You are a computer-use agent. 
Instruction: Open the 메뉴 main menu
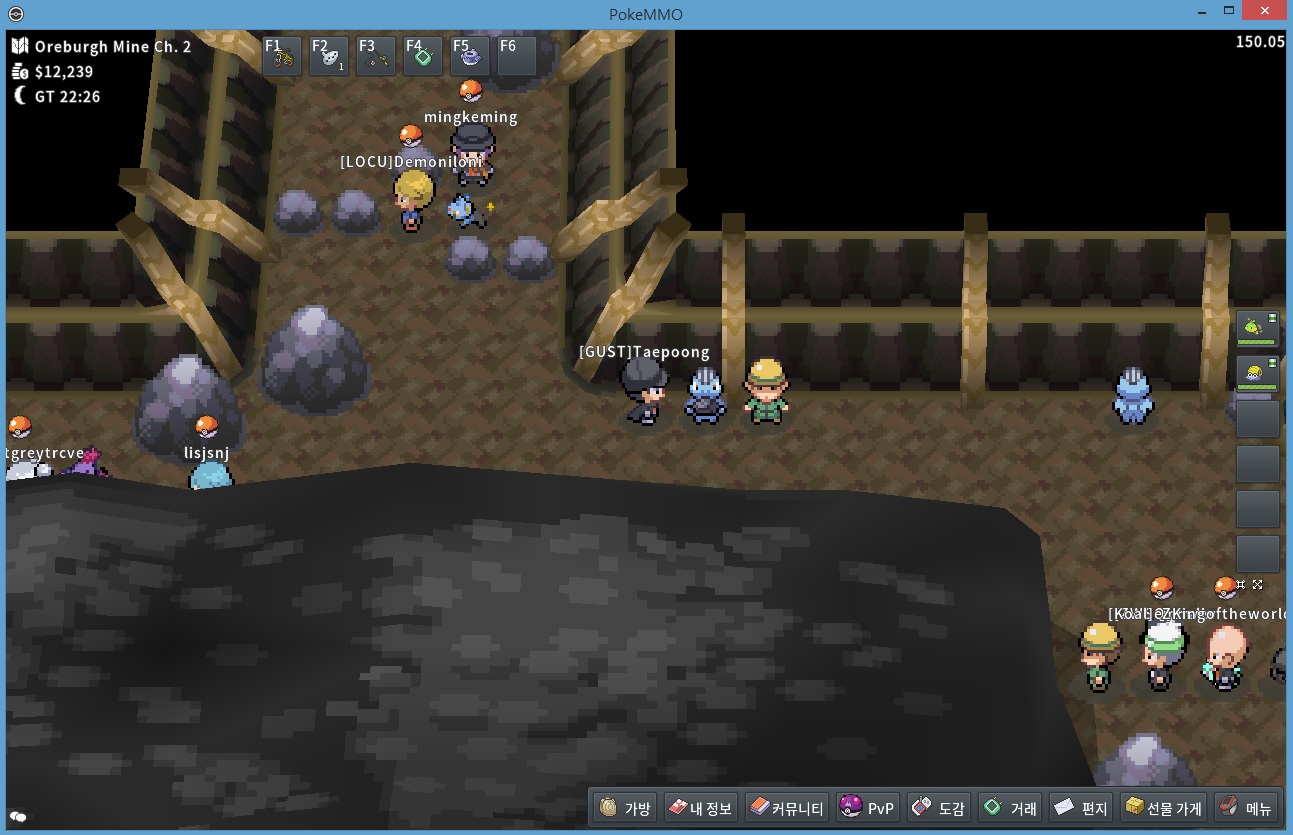point(1246,808)
